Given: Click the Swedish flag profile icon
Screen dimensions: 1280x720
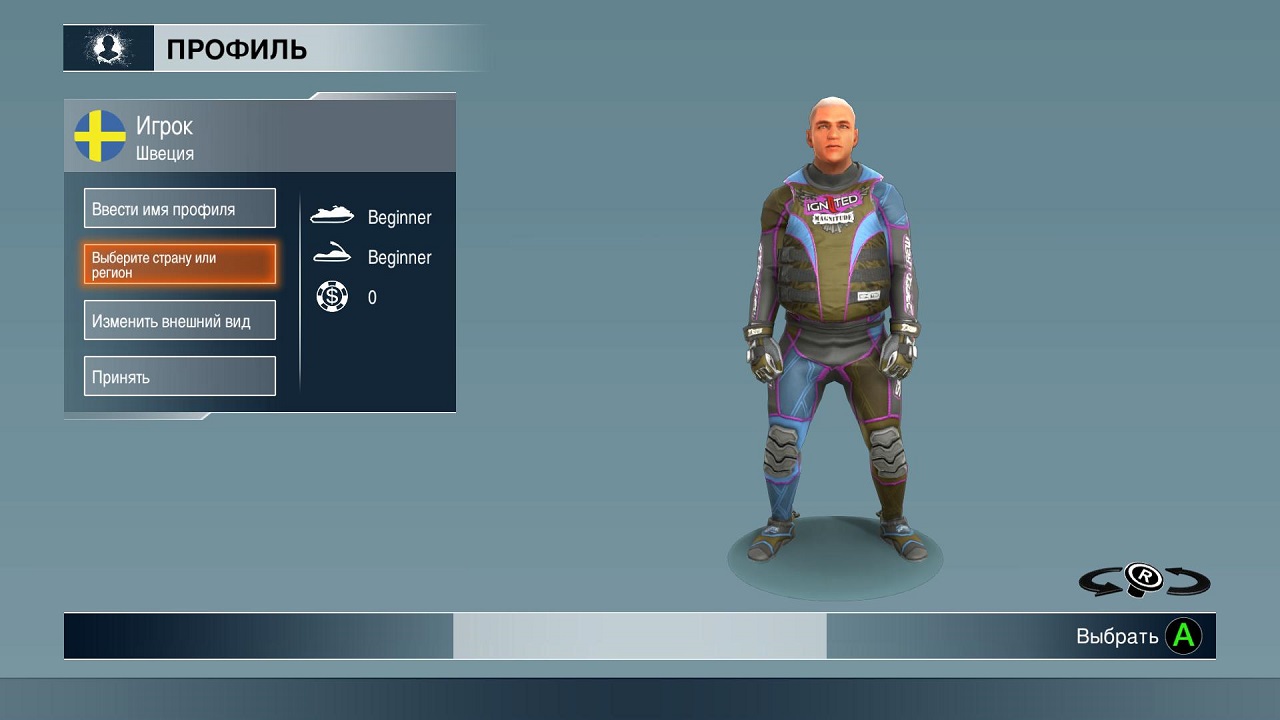Looking at the screenshot, I should pos(100,137).
